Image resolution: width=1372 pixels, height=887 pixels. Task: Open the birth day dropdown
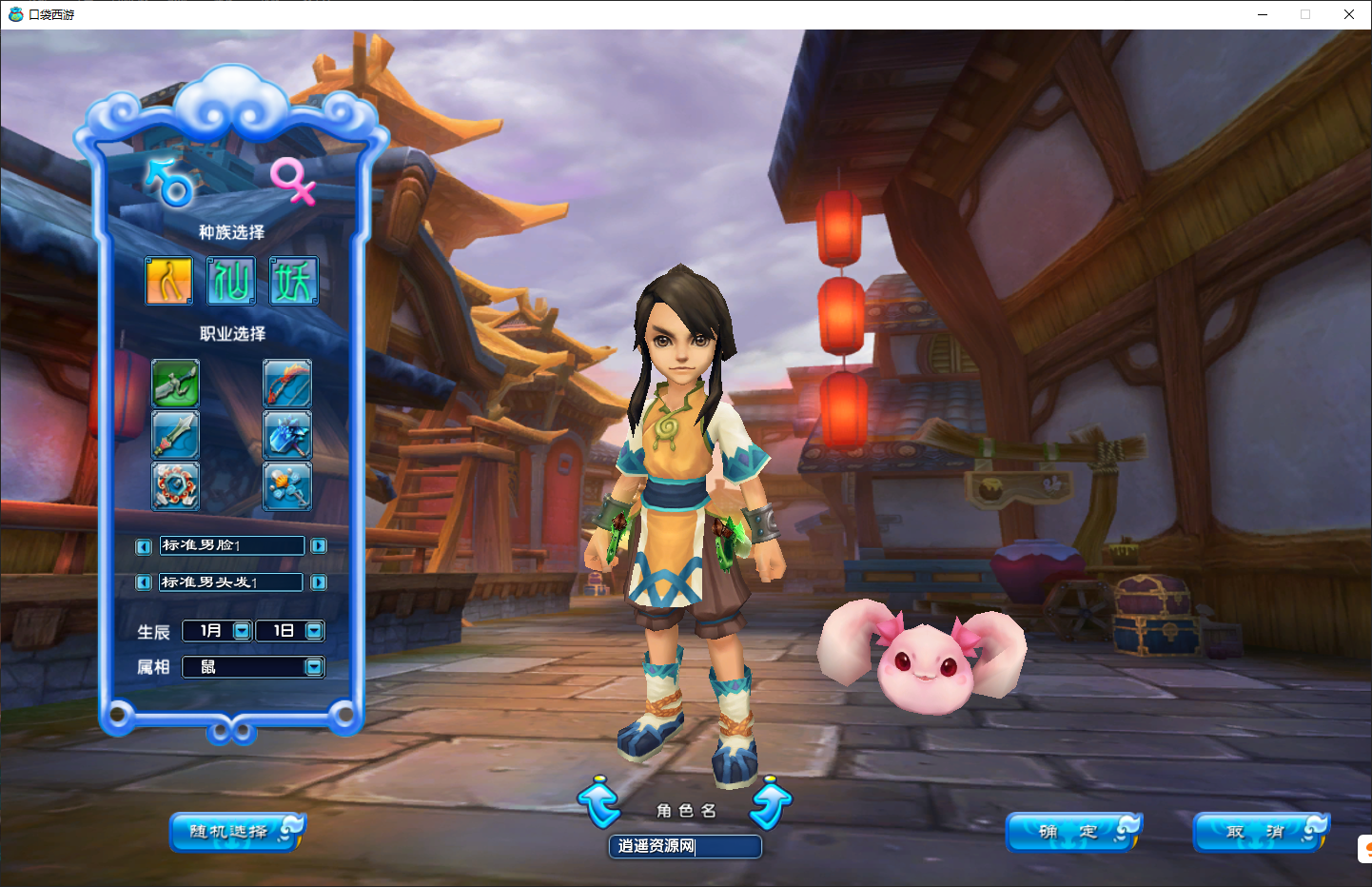[314, 630]
